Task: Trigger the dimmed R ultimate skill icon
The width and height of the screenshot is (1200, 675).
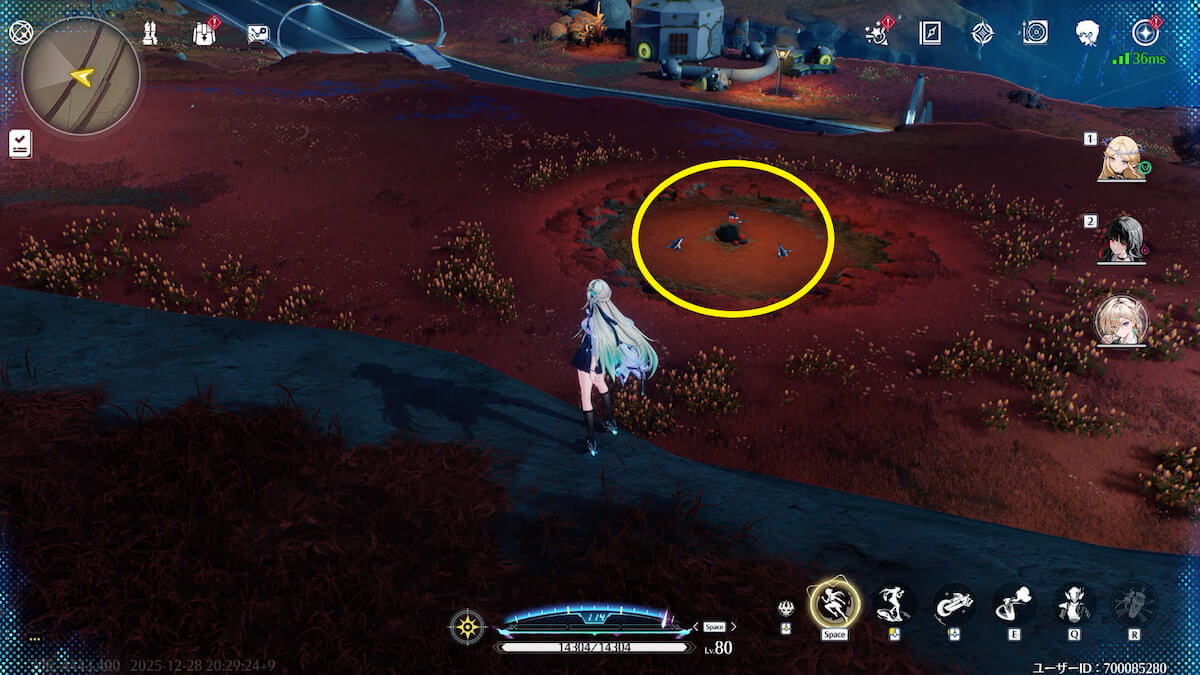Action: 1134,604
